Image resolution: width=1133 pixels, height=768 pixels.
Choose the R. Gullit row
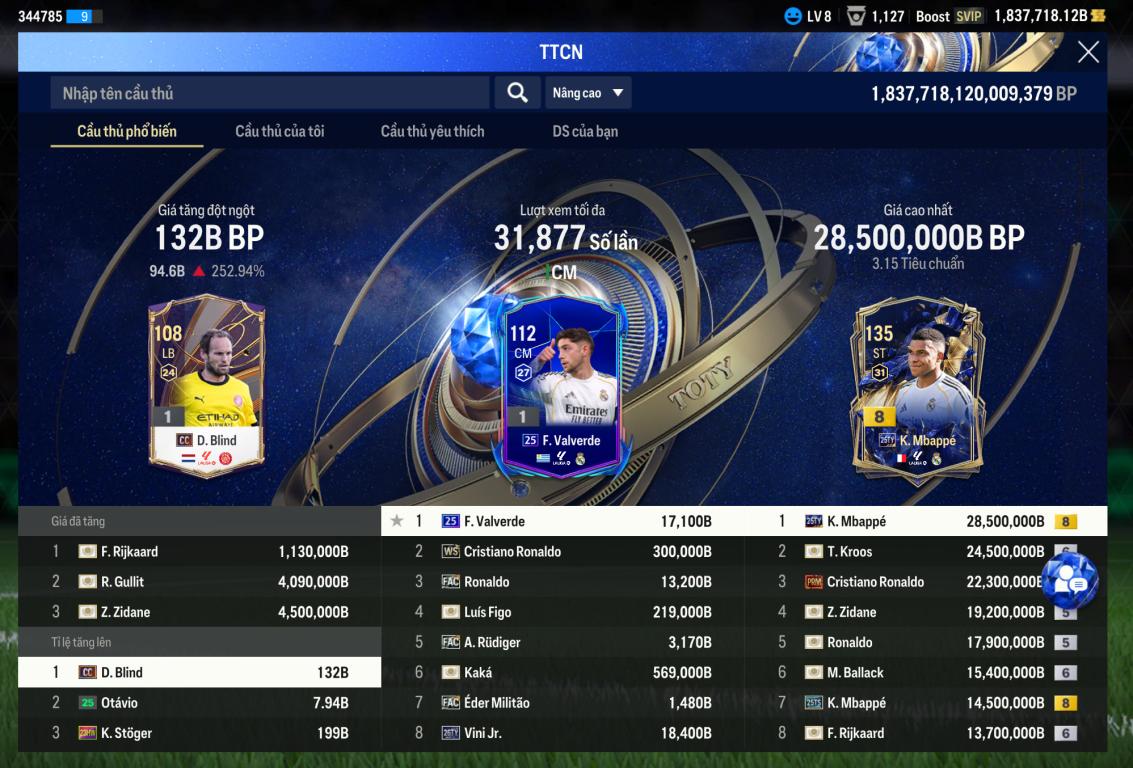[x=200, y=581]
